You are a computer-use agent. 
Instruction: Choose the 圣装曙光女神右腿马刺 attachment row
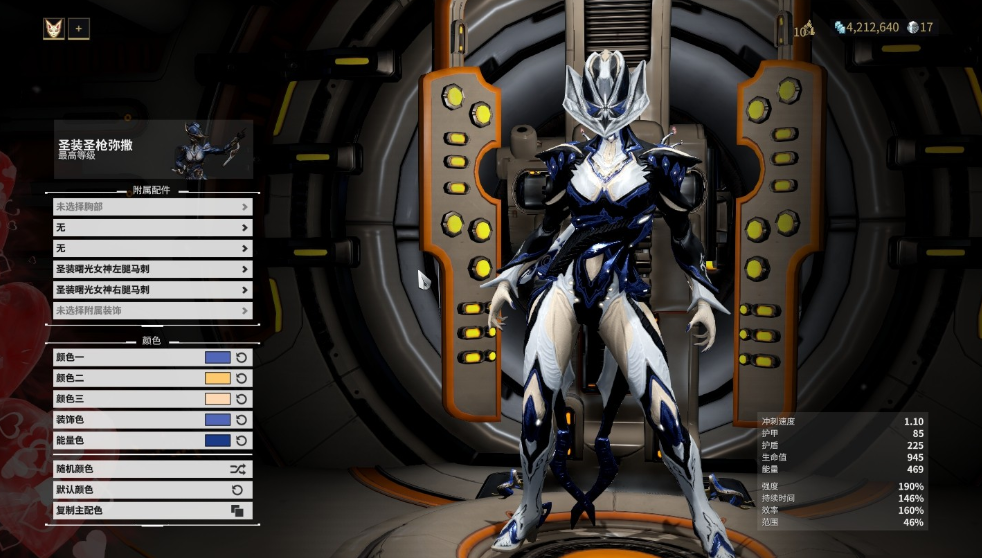coord(152,290)
